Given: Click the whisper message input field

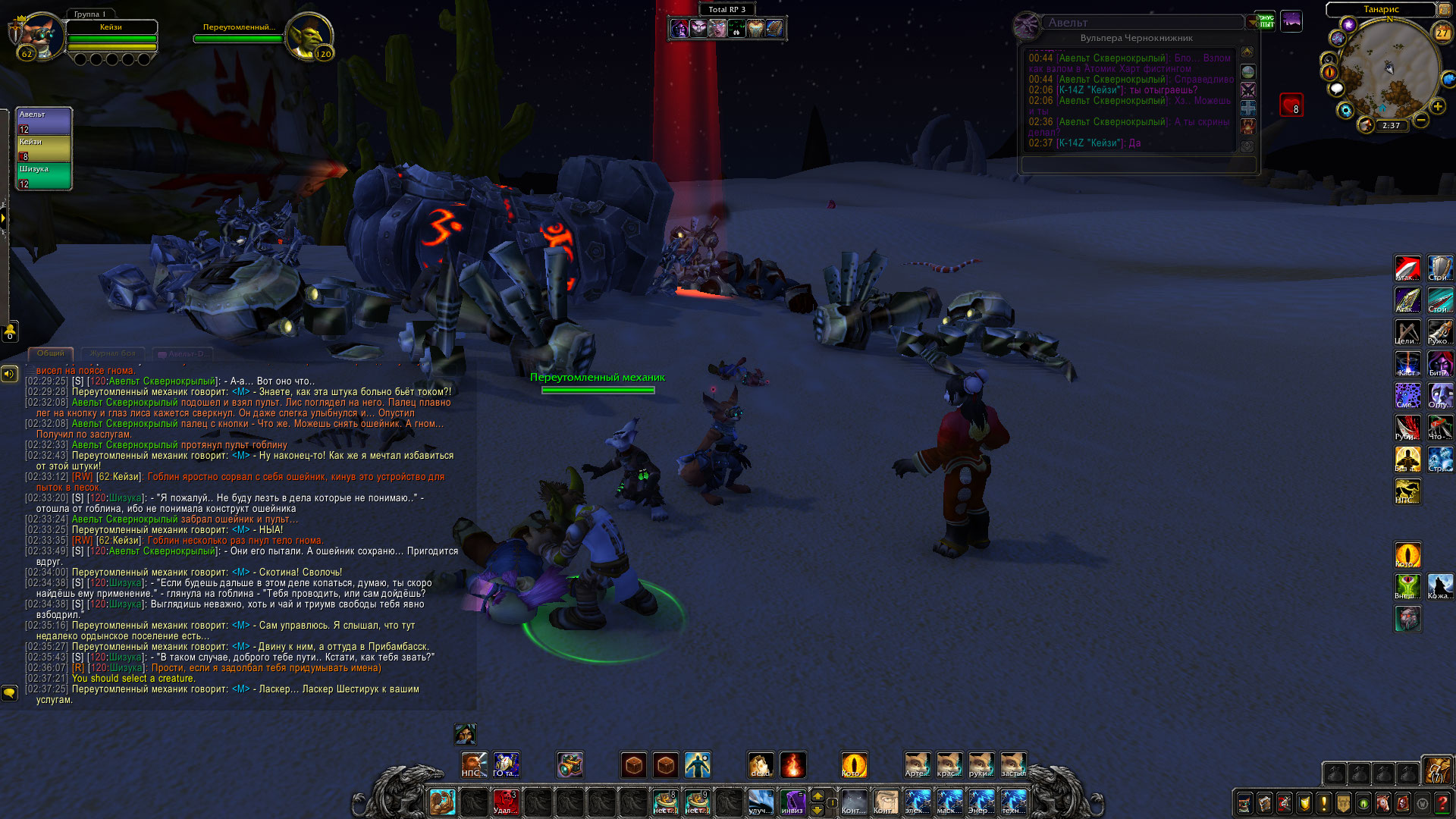Looking at the screenshot, I should [1137, 164].
